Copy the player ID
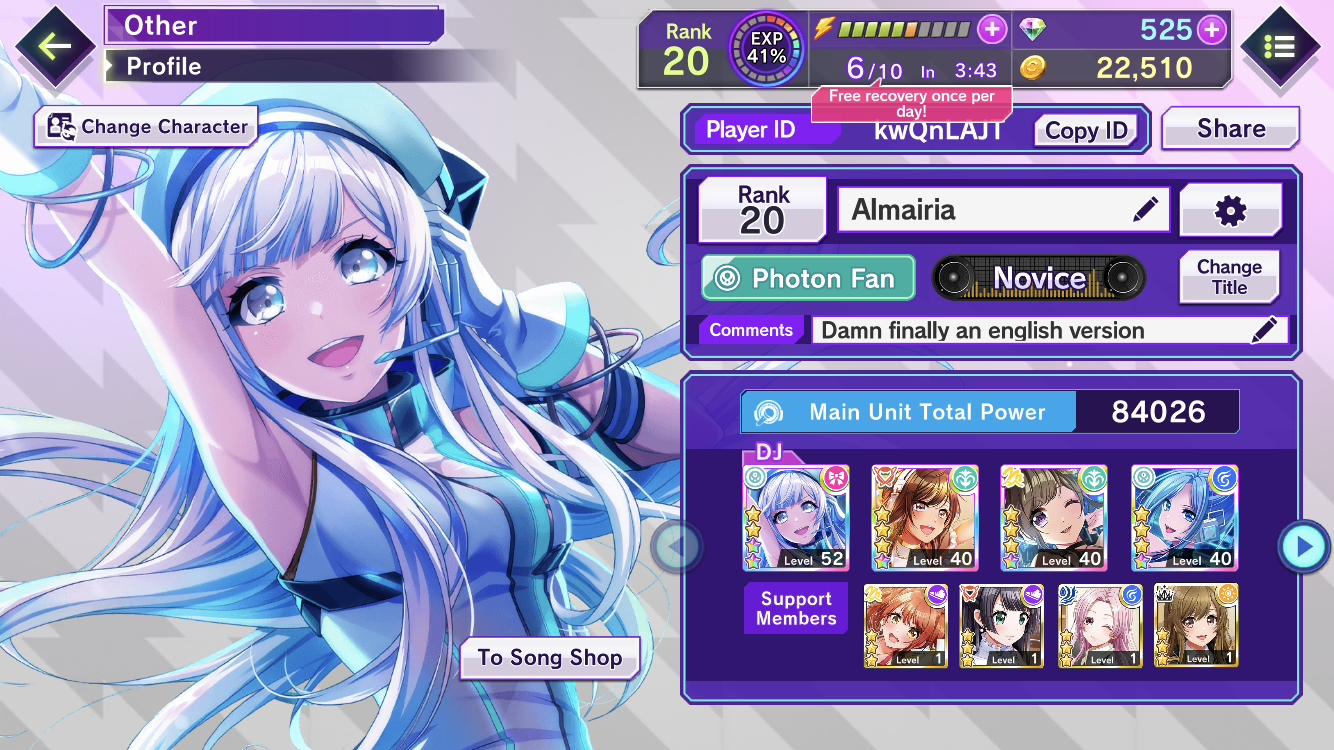 (1086, 130)
